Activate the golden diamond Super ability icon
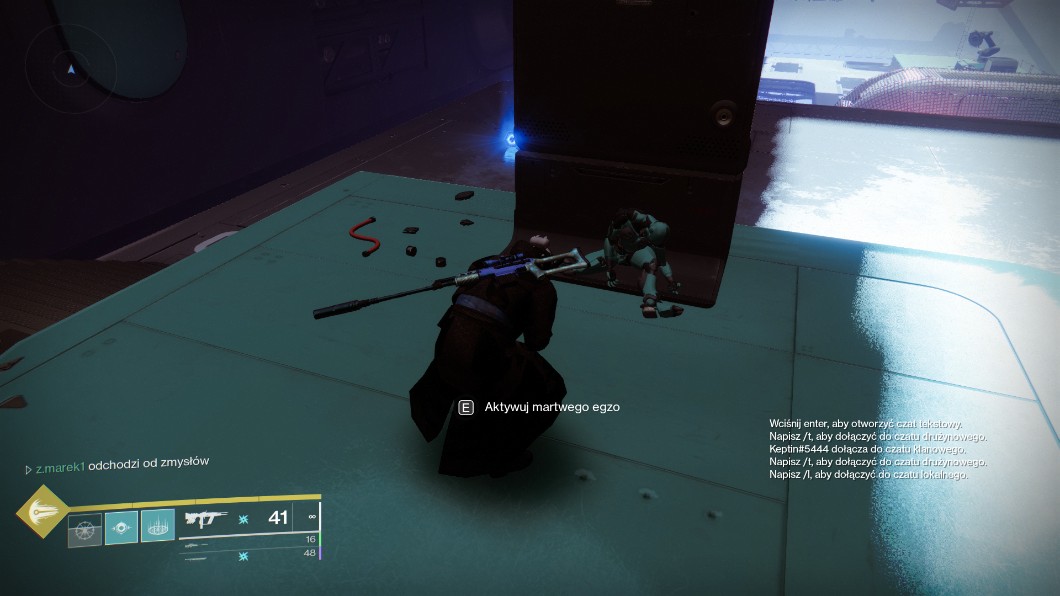Screen dimensions: 1060x596 41,510
